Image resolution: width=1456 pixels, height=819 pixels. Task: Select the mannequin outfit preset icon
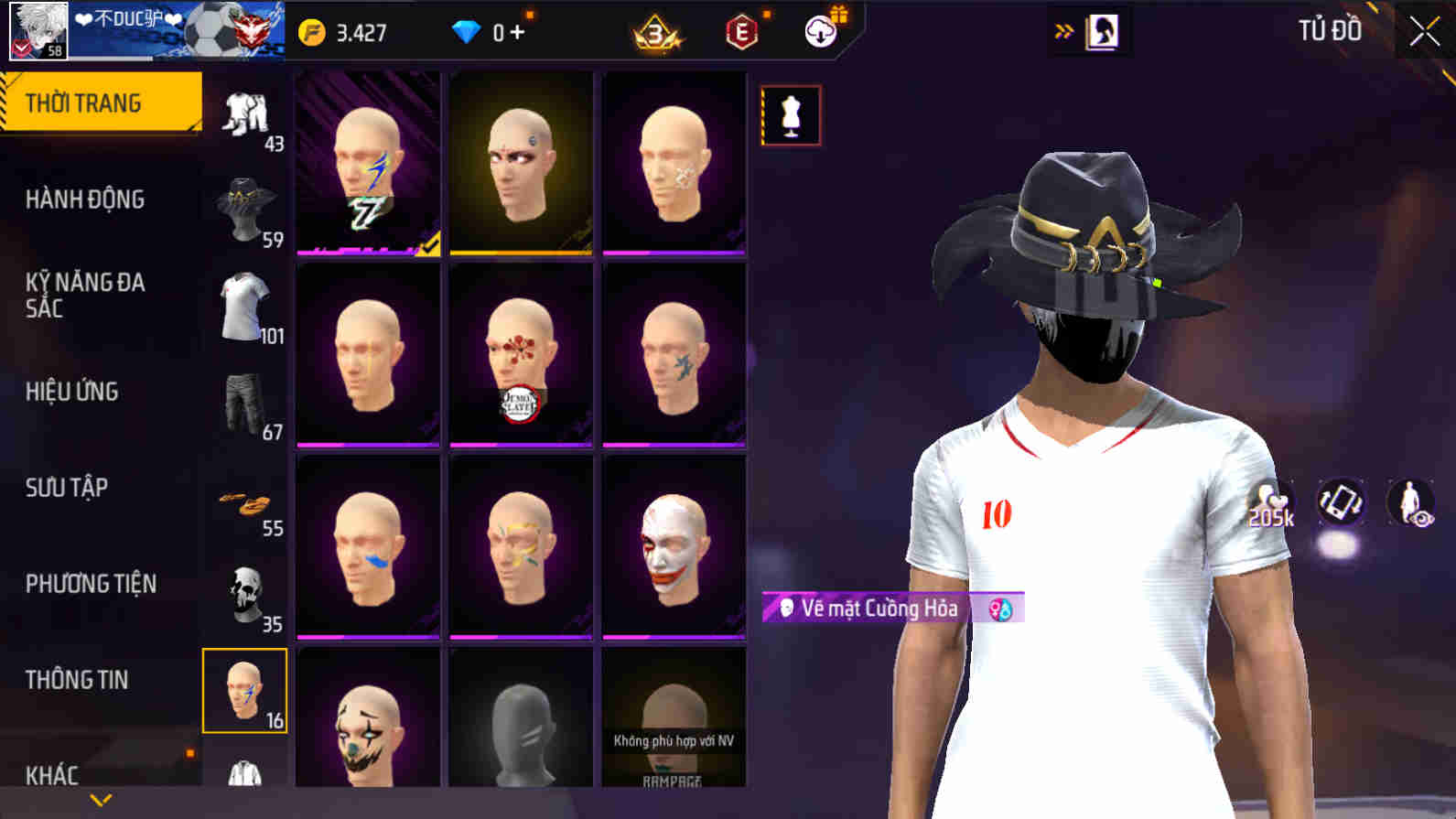792,114
